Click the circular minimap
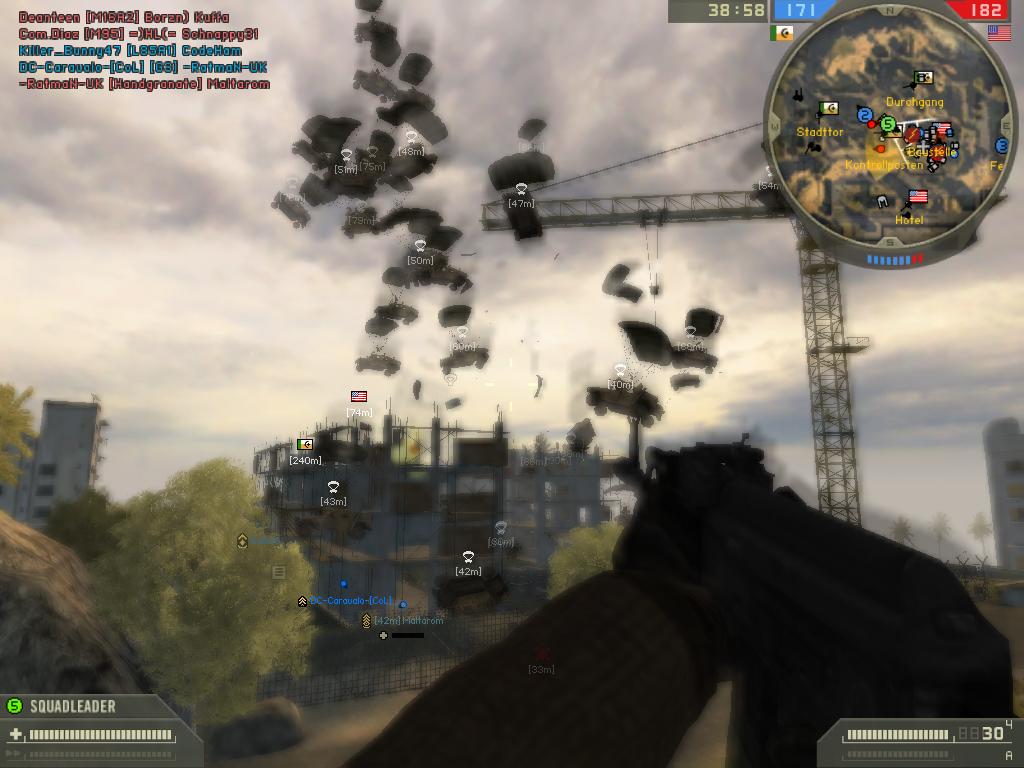The width and height of the screenshot is (1024, 768). (888, 136)
